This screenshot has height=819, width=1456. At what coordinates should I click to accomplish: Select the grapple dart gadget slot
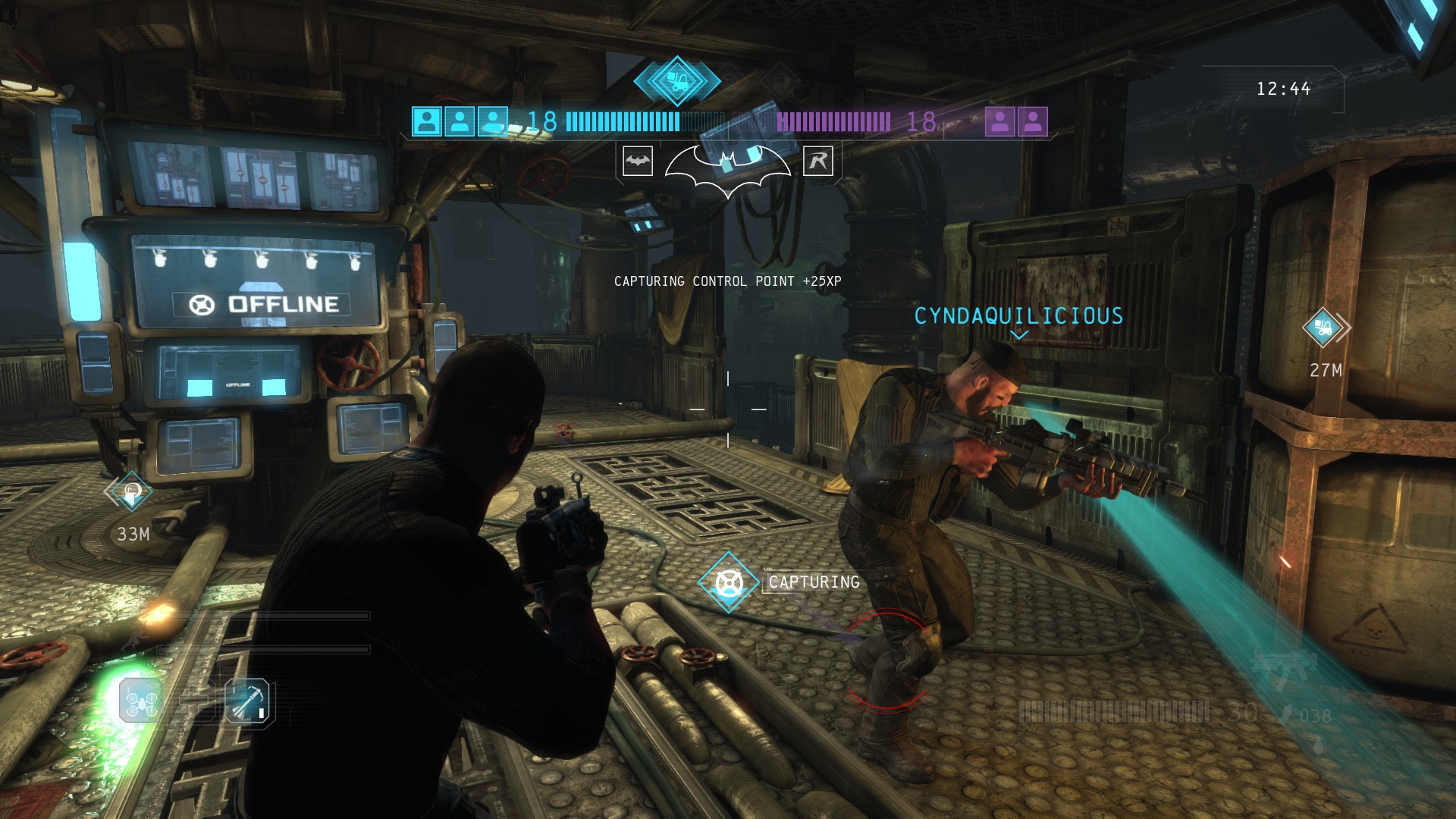coord(247,701)
